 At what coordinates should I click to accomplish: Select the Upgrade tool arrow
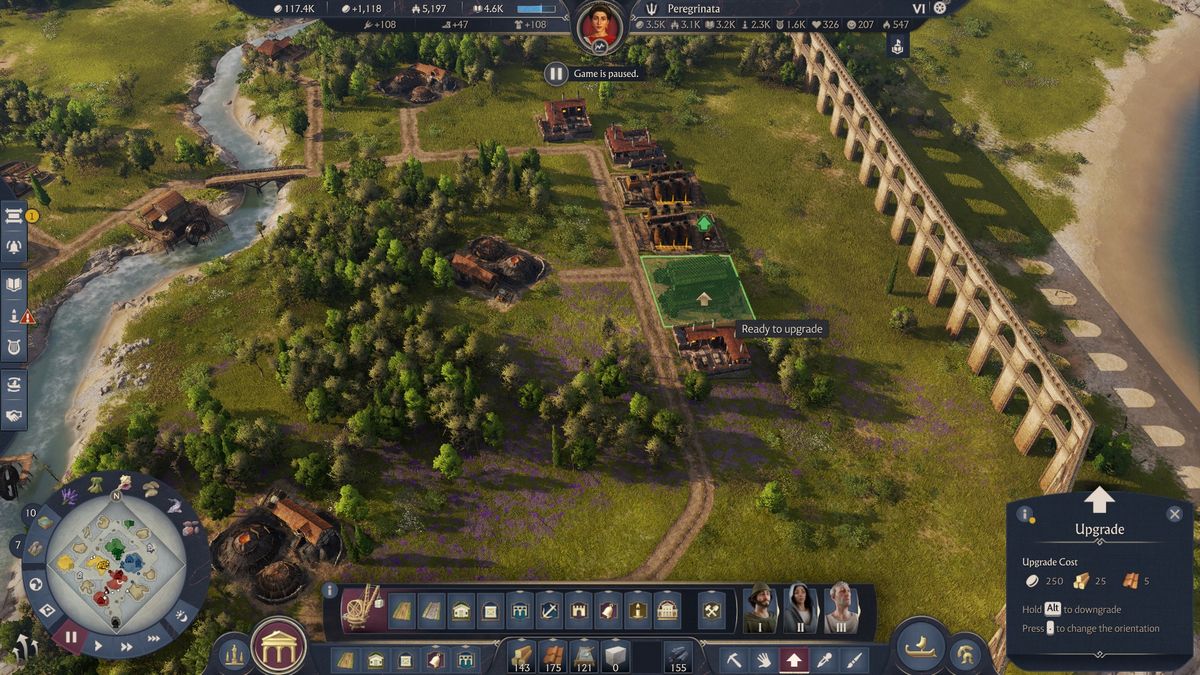tap(794, 660)
